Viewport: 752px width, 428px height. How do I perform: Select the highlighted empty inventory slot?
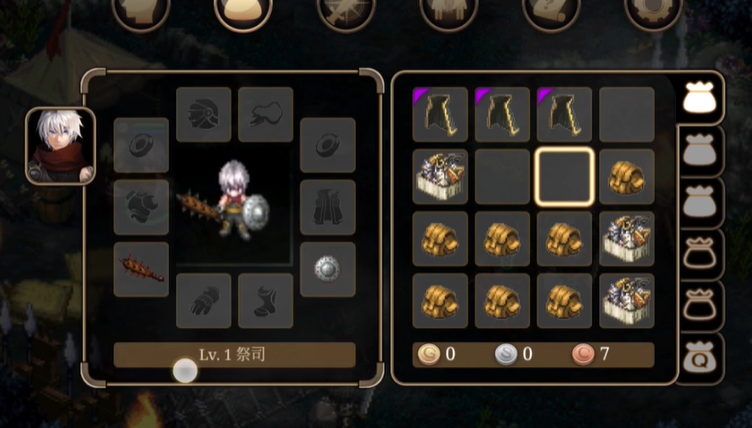565,176
